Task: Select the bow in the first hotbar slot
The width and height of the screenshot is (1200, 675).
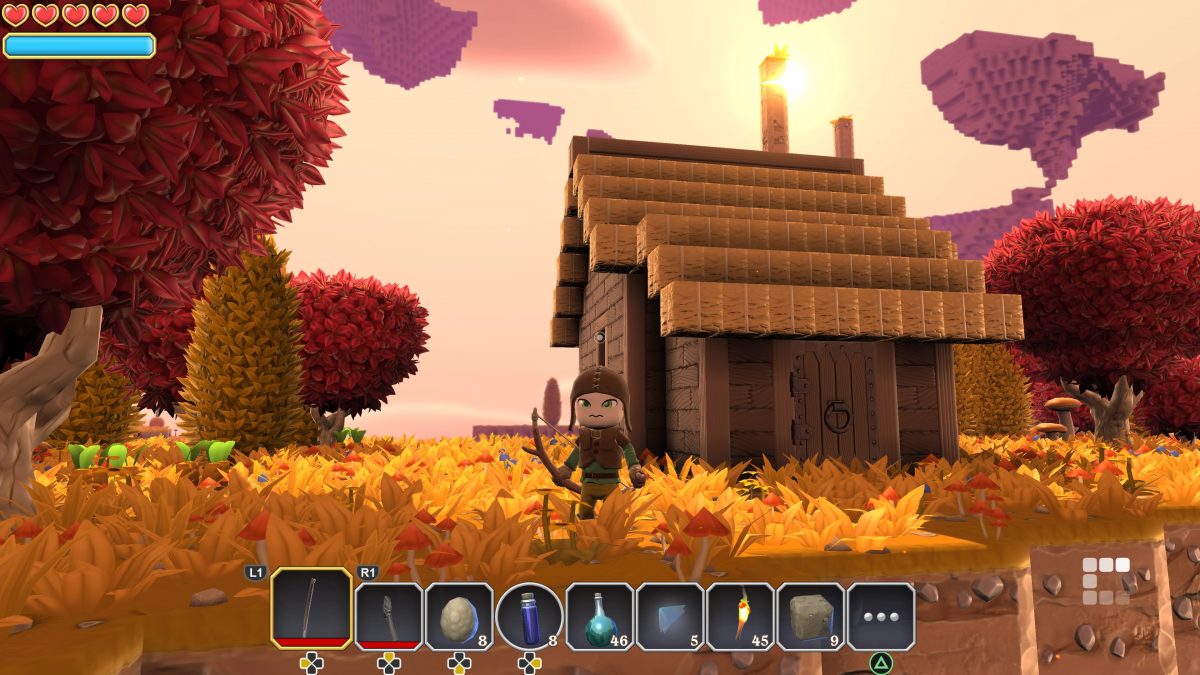Action: coord(311,609)
